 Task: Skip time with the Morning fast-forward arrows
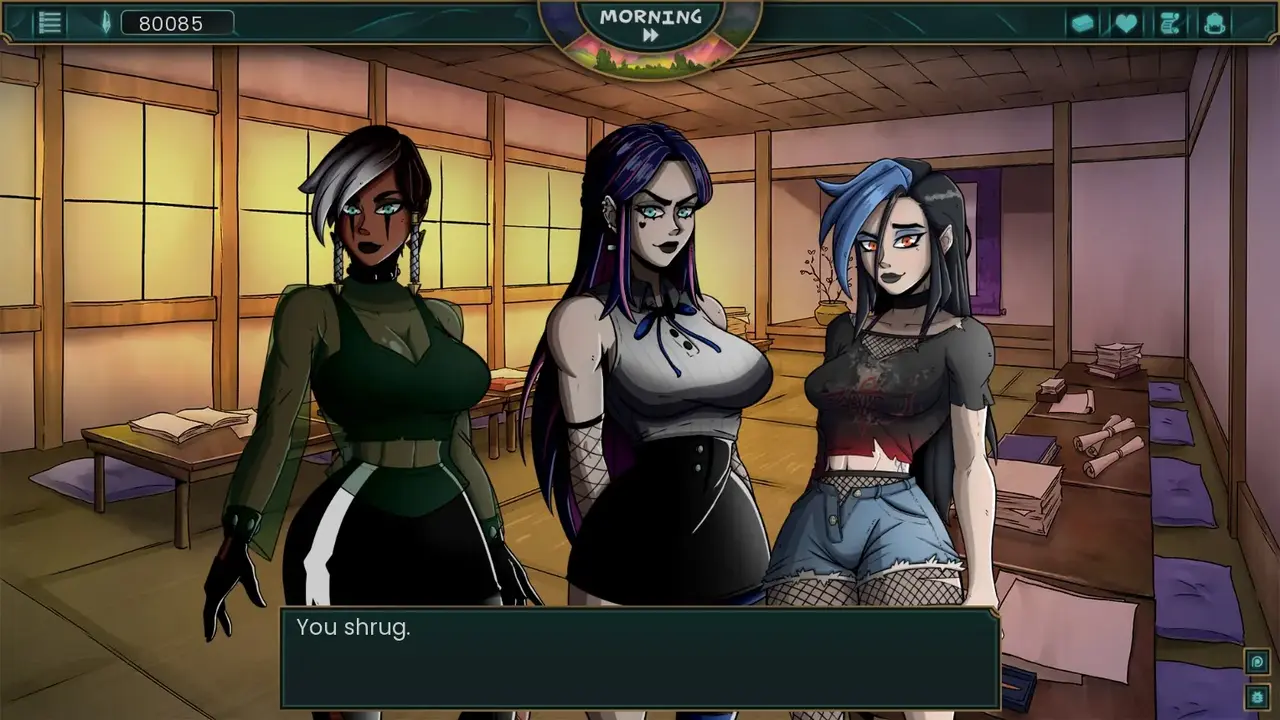(651, 35)
